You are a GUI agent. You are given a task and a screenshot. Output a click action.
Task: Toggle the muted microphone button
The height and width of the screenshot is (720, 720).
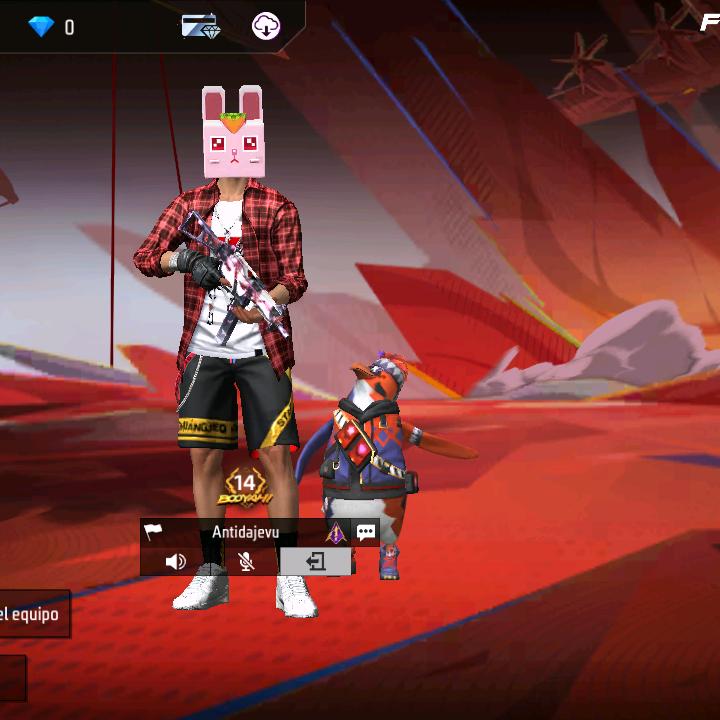click(245, 562)
